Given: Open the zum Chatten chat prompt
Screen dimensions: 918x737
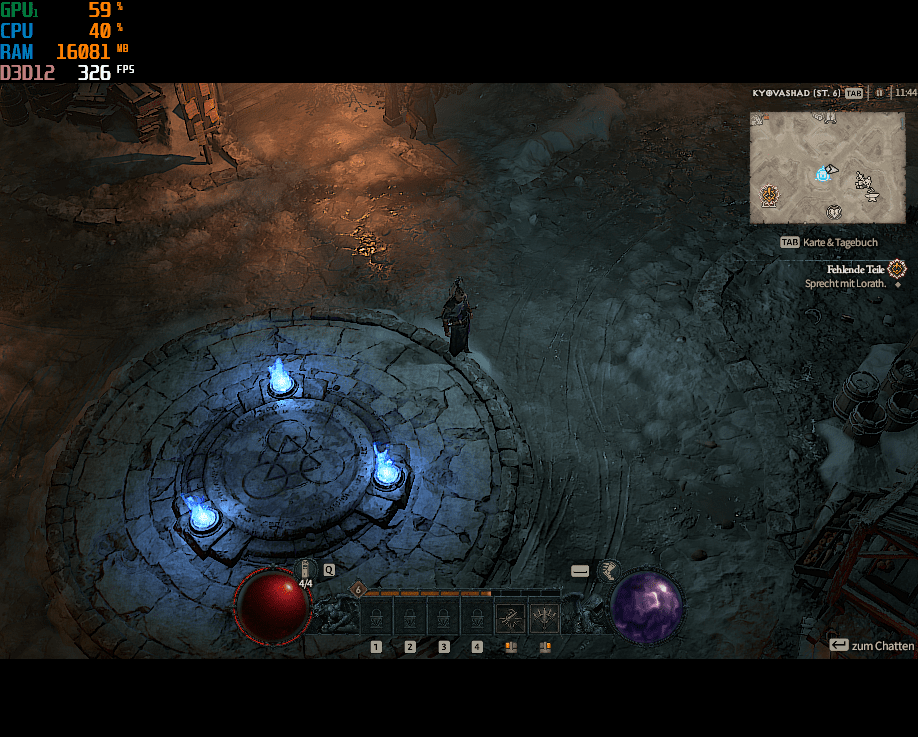Looking at the screenshot, I should 871,645.
